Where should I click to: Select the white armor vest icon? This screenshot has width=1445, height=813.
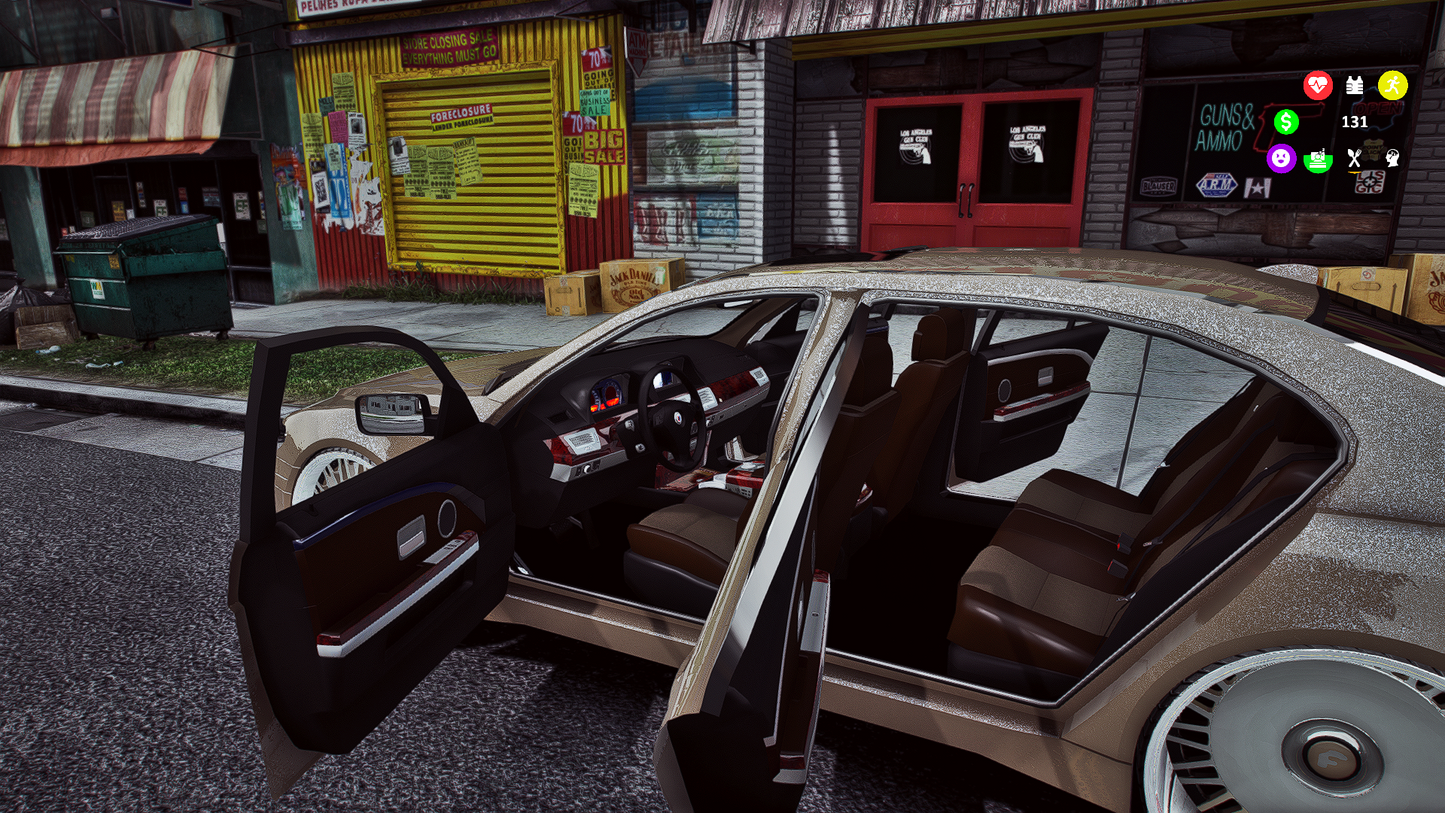click(1355, 86)
